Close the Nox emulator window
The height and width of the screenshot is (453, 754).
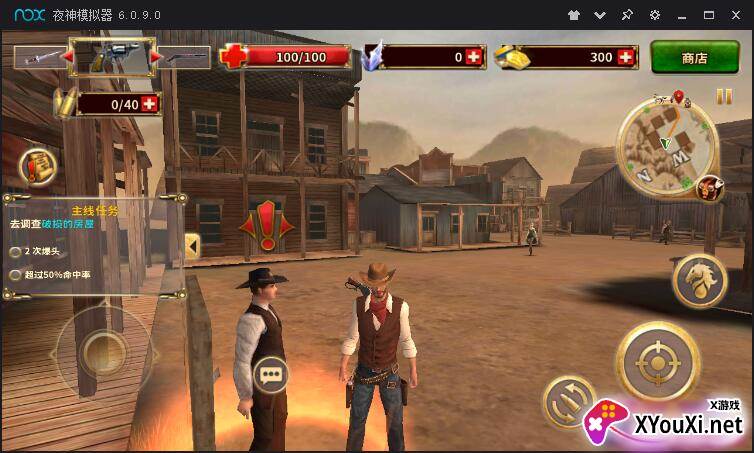pyautogui.click(x=736, y=15)
